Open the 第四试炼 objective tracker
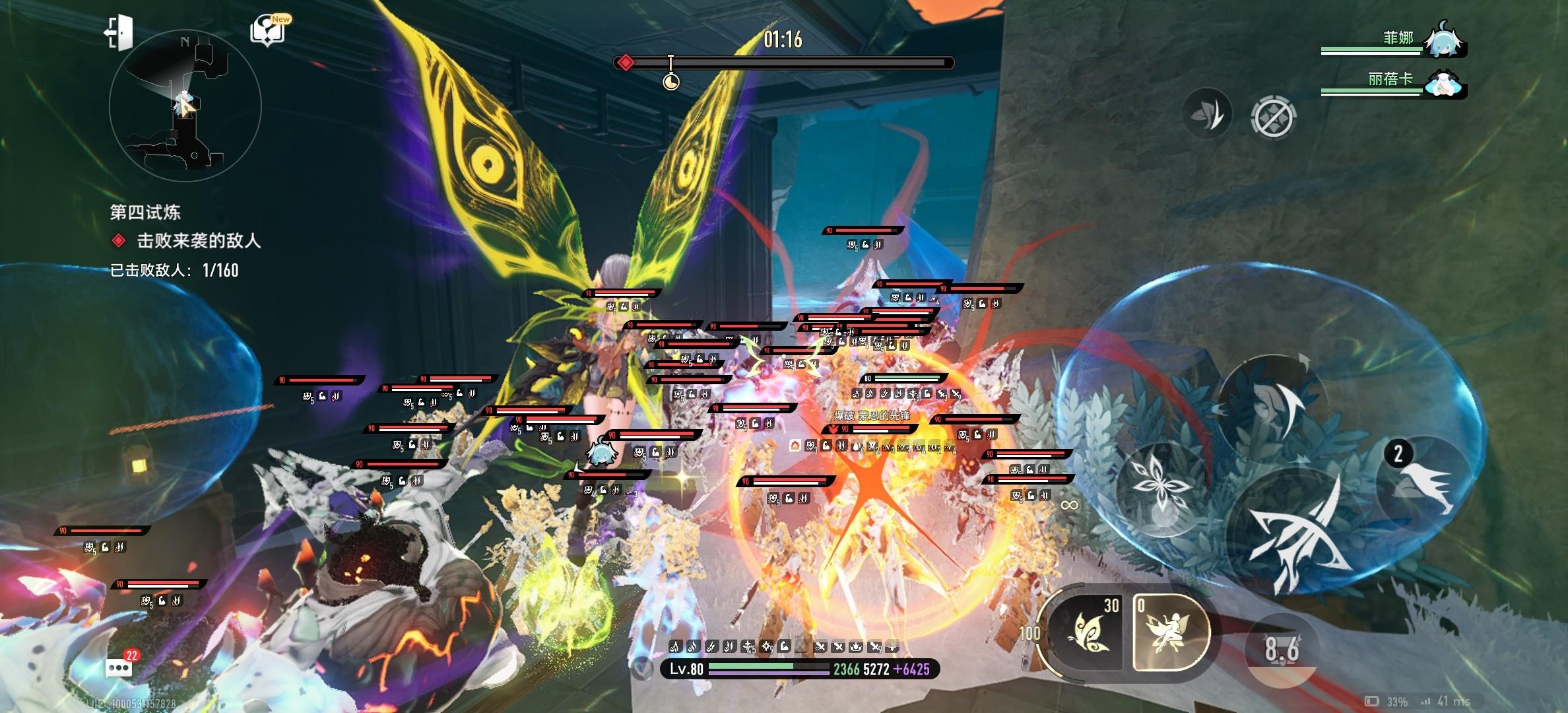This screenshot has width=1568, height=713. click(x=145, y=213)
